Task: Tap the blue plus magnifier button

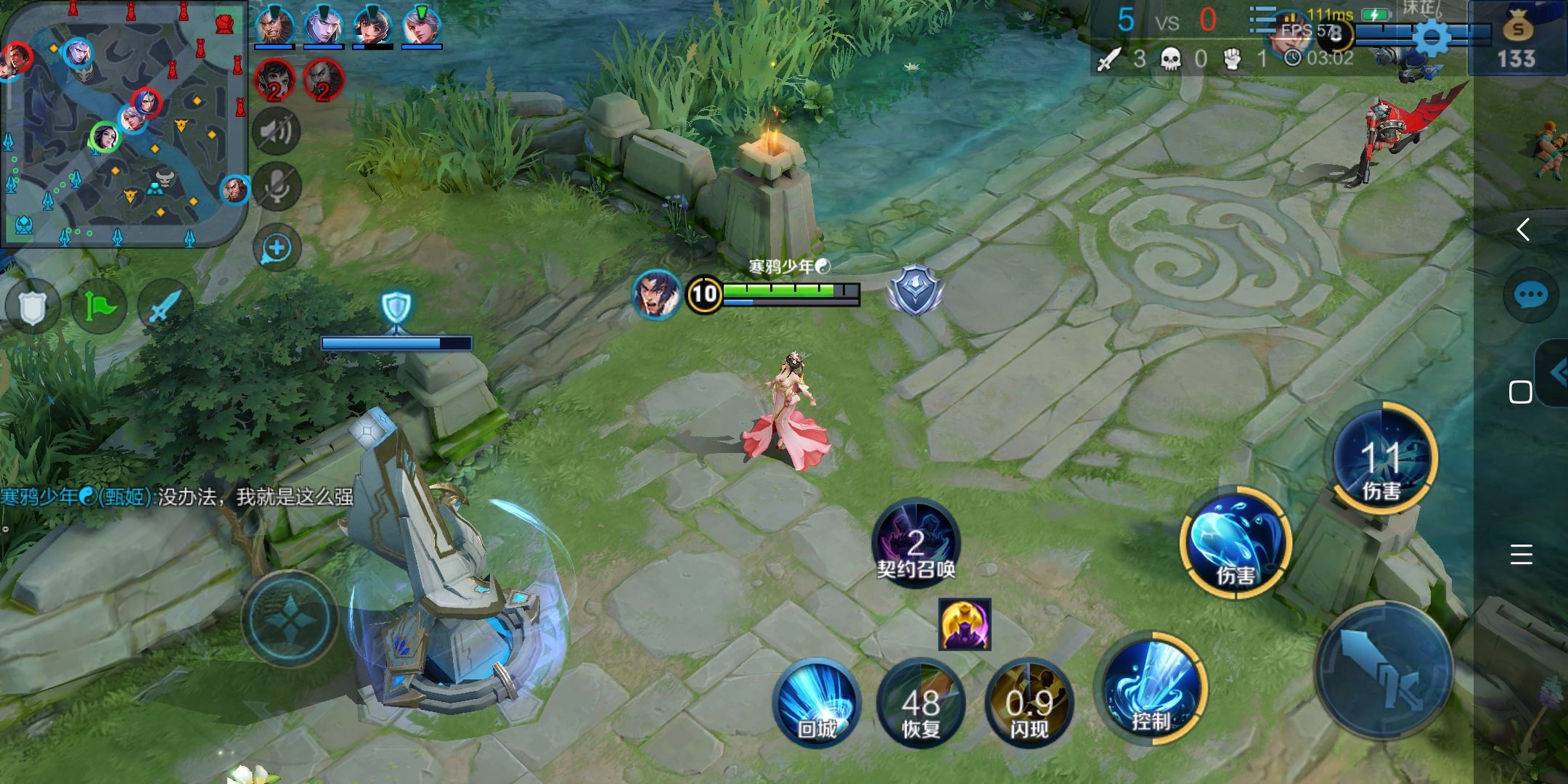Action: coord(277,249)
